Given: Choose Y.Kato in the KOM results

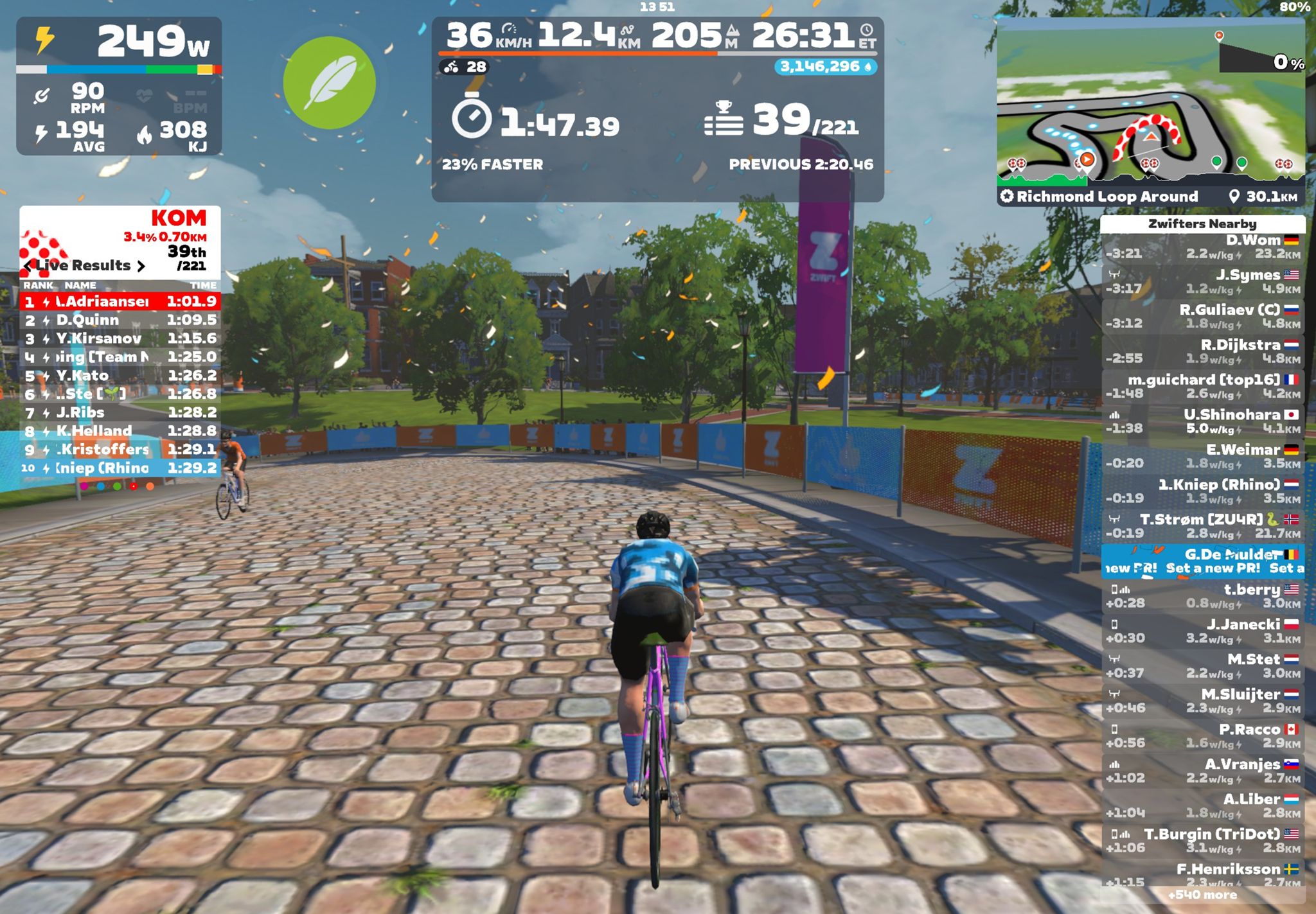Looking at the screenshot, I should click(x=120, y=376).
